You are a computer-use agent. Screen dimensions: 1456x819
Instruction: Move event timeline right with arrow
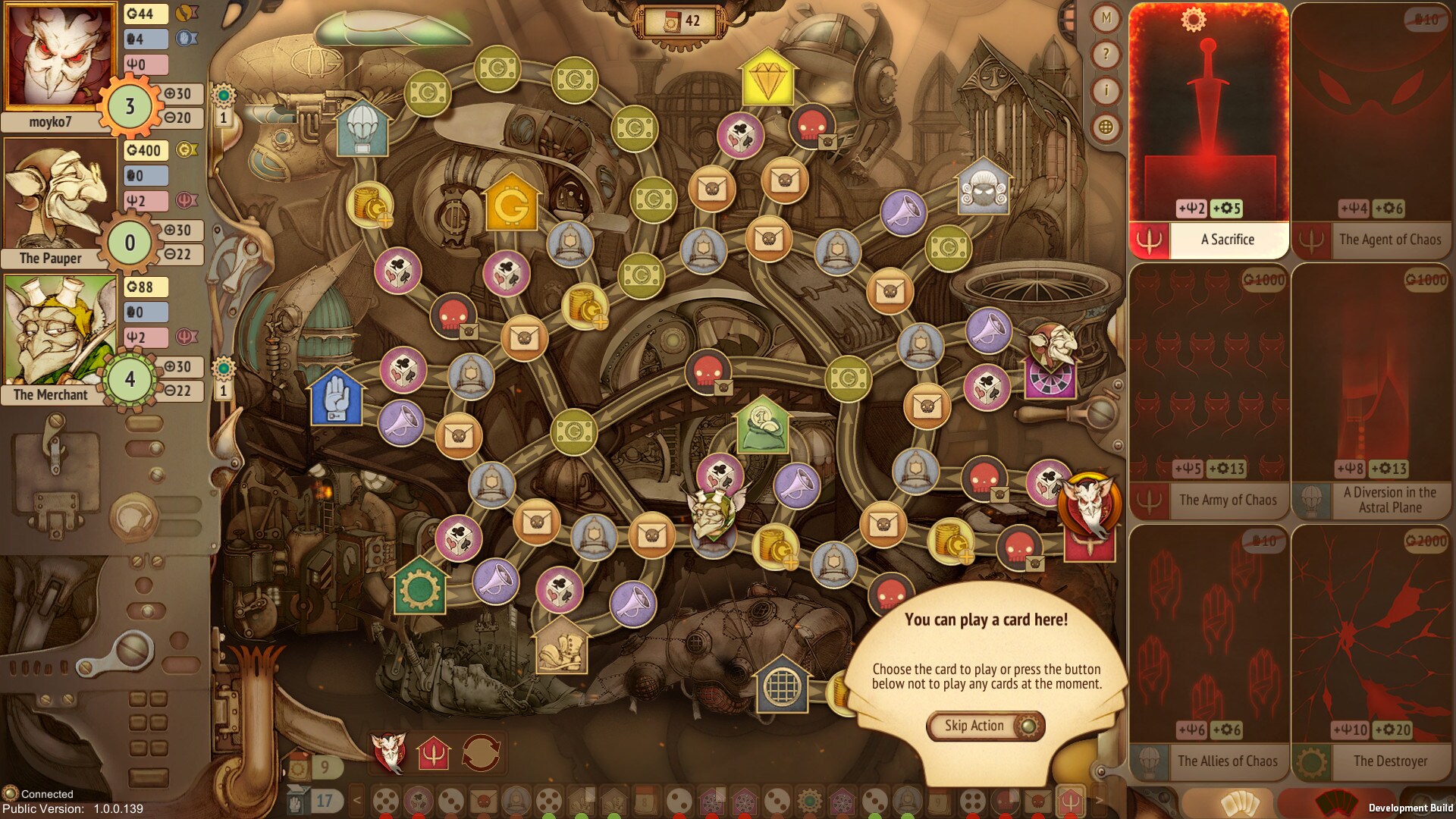click(x=1099, y=800)
